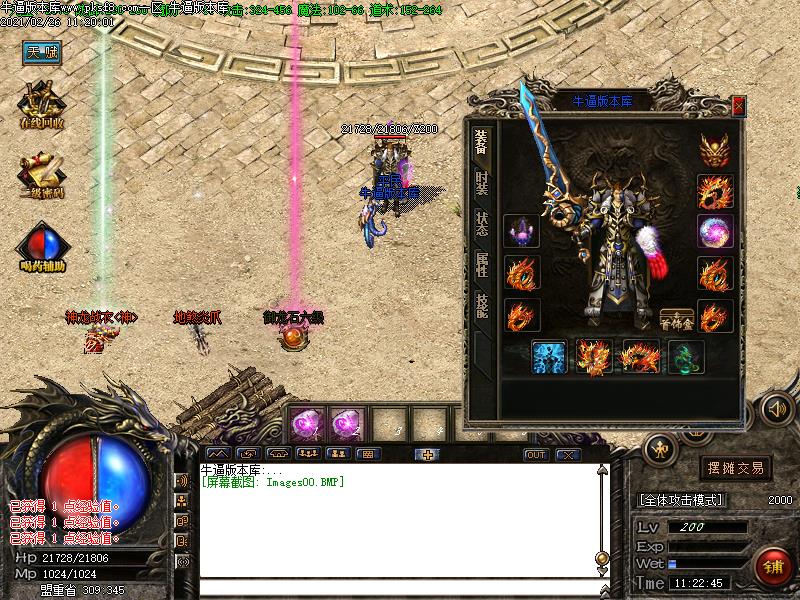Viewport: 800px width, 600px height.
Task: Toggle the 喝药辅助 potion assist
Action: tap(42, 248)
